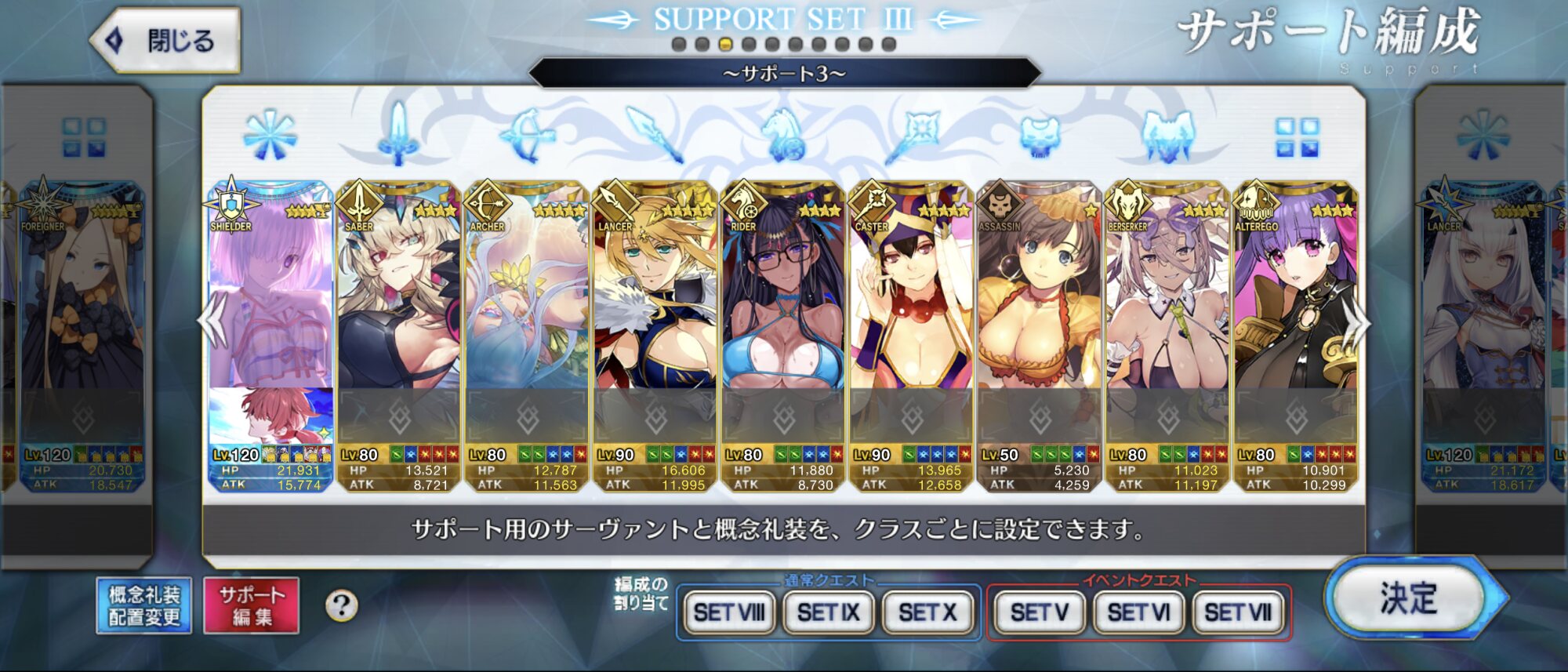Assign SET V to event quests
The height and width of the screenshot is (672, 1568).
click(1039, 612)
